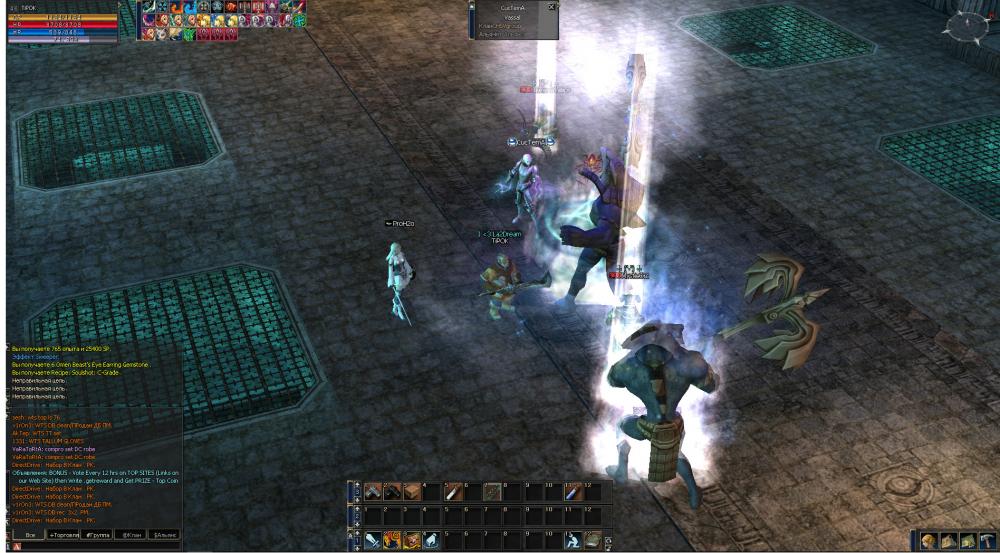Select the #Группа party chat tab
Viewport: 1000px width, 553px height.
[x=97, y=535]
